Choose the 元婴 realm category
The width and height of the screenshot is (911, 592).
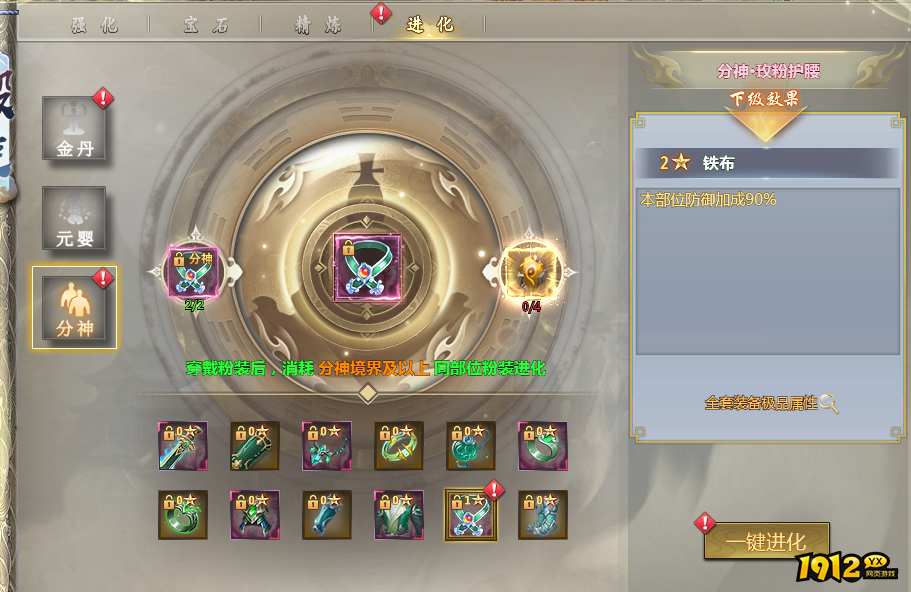pos(74,218)
